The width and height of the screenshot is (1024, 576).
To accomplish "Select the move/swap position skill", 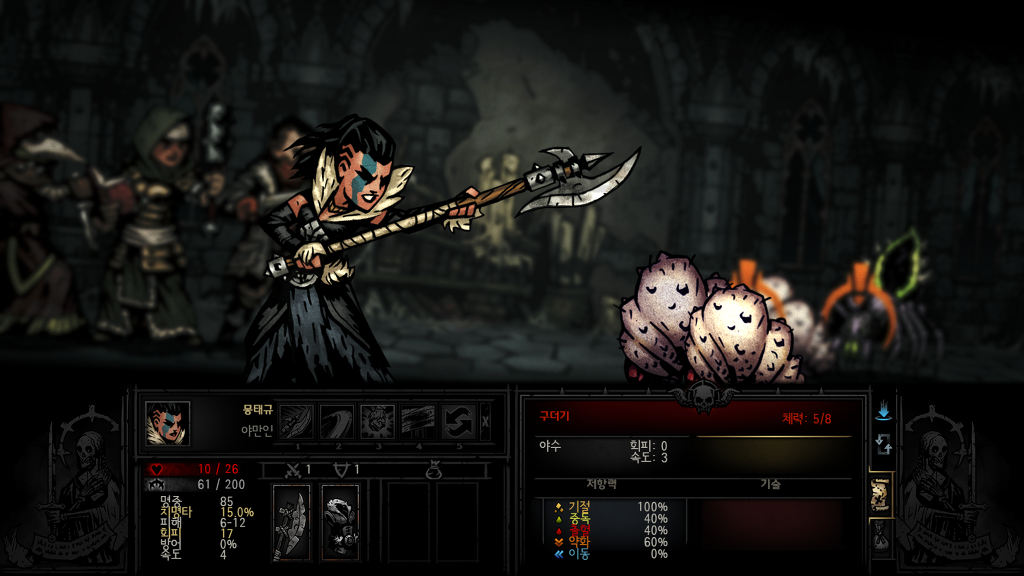I will [x=459, y=421].
